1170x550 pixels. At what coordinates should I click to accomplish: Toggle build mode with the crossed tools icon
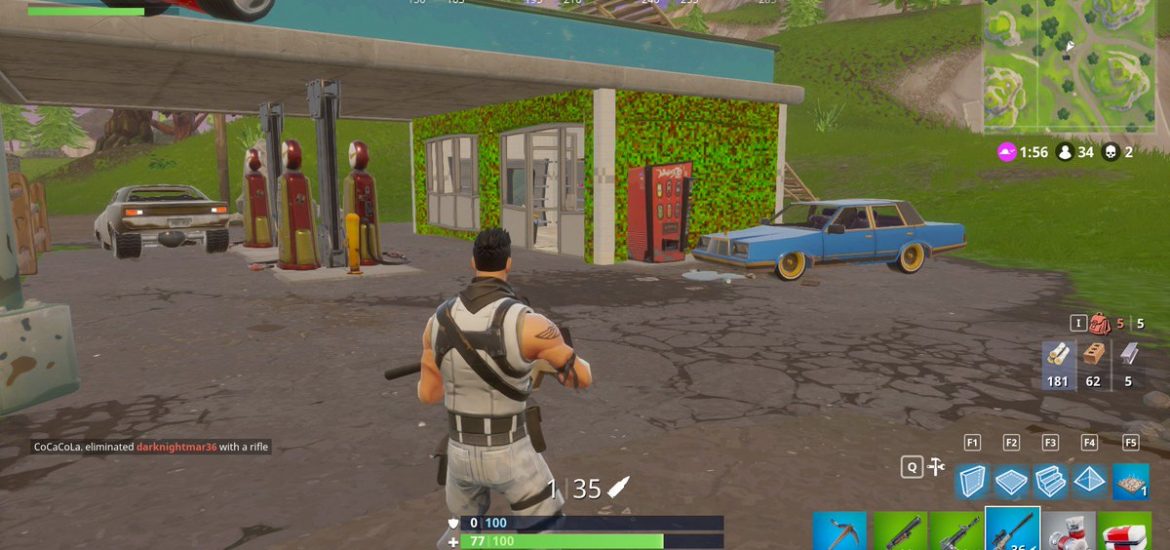(937, 467)
